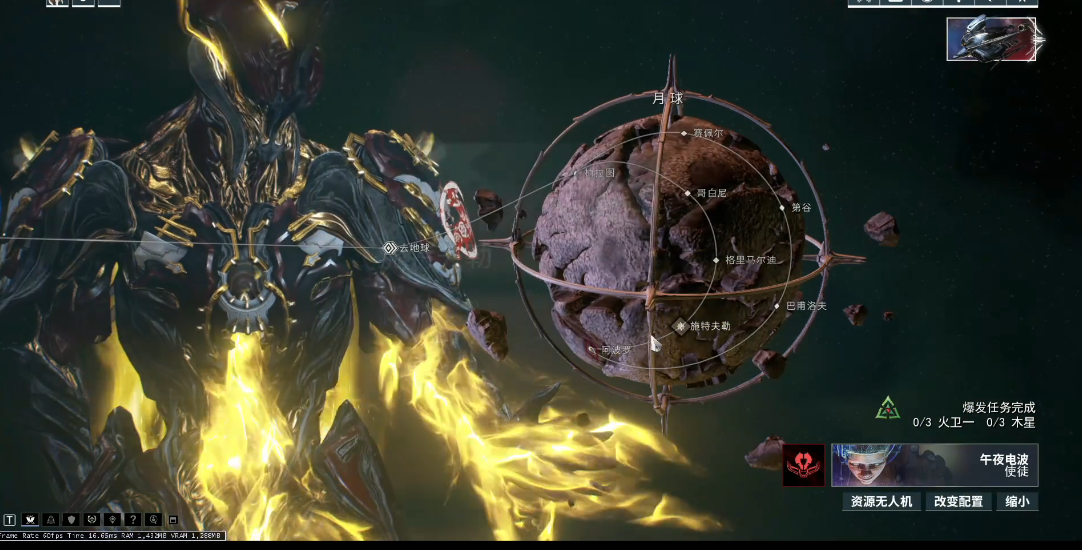Viewport: 1082px width, 550px height.
Task: Click the question mark chat tab
Action: tap(131, 520)
